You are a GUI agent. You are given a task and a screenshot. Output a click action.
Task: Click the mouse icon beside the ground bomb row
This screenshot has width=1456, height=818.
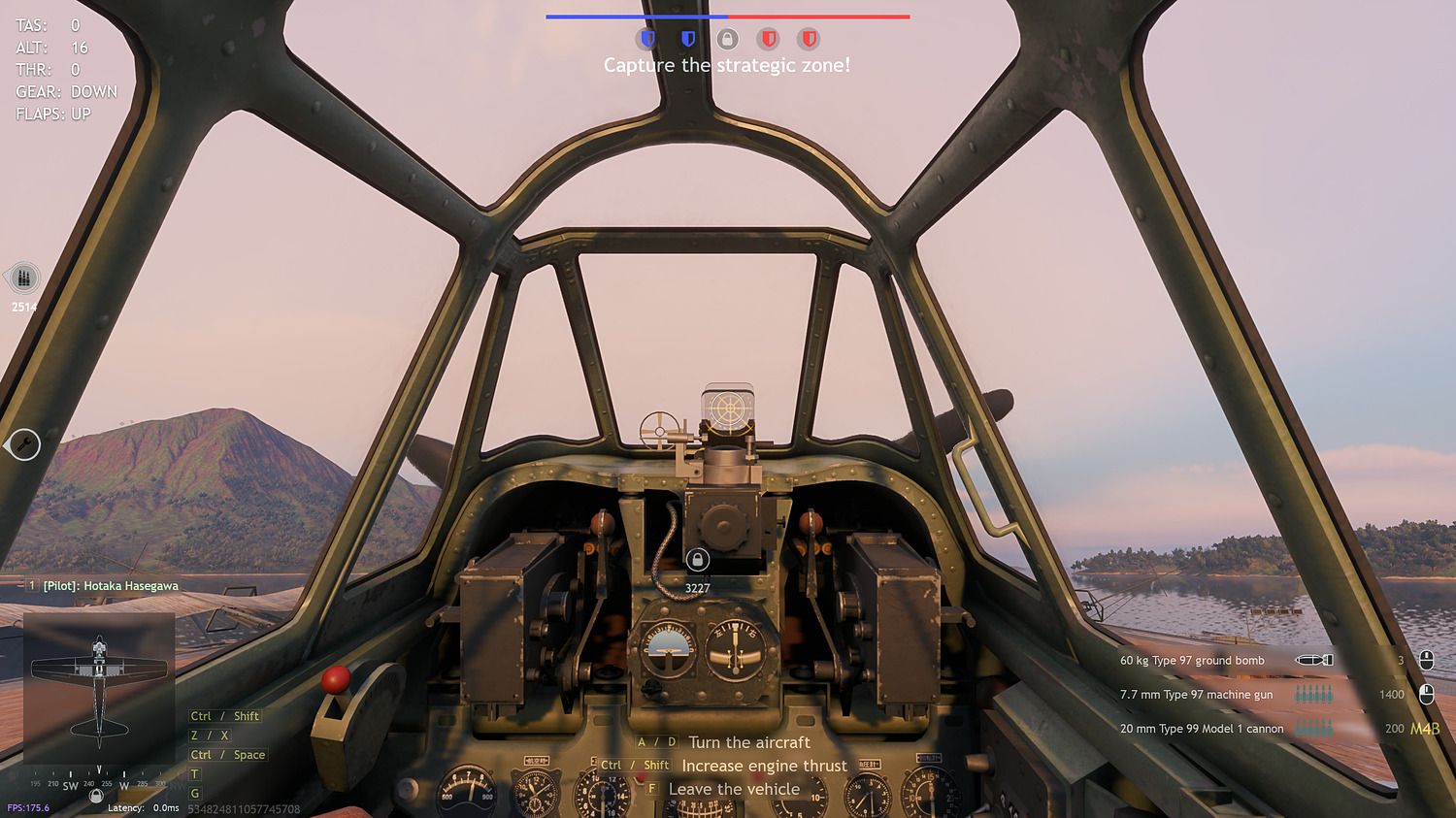tap(1426, 660)
